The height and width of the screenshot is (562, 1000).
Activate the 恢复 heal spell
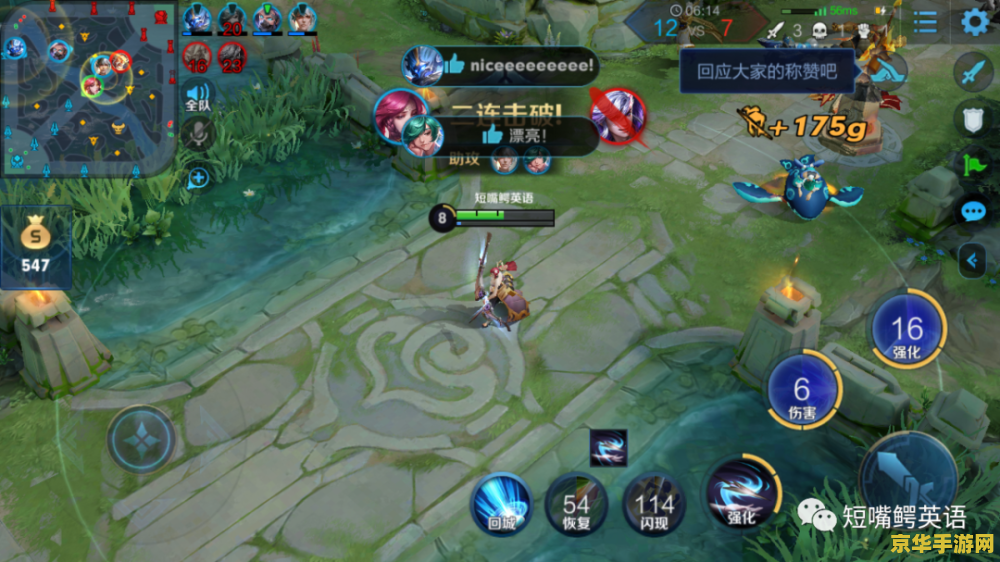point(576,502)
